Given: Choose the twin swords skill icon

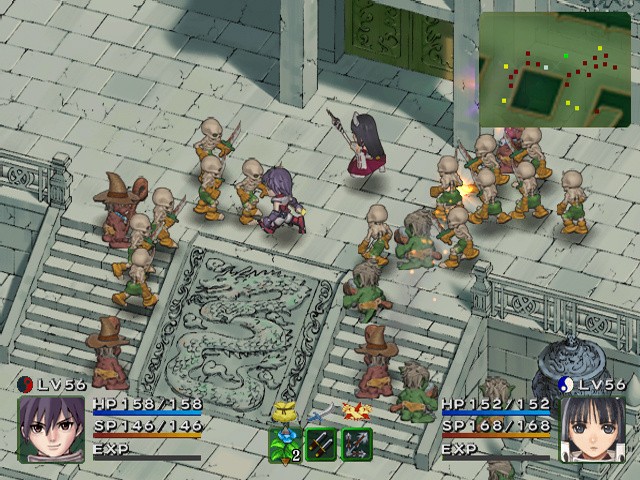Looking at the screenshot, I should (321, 444).
